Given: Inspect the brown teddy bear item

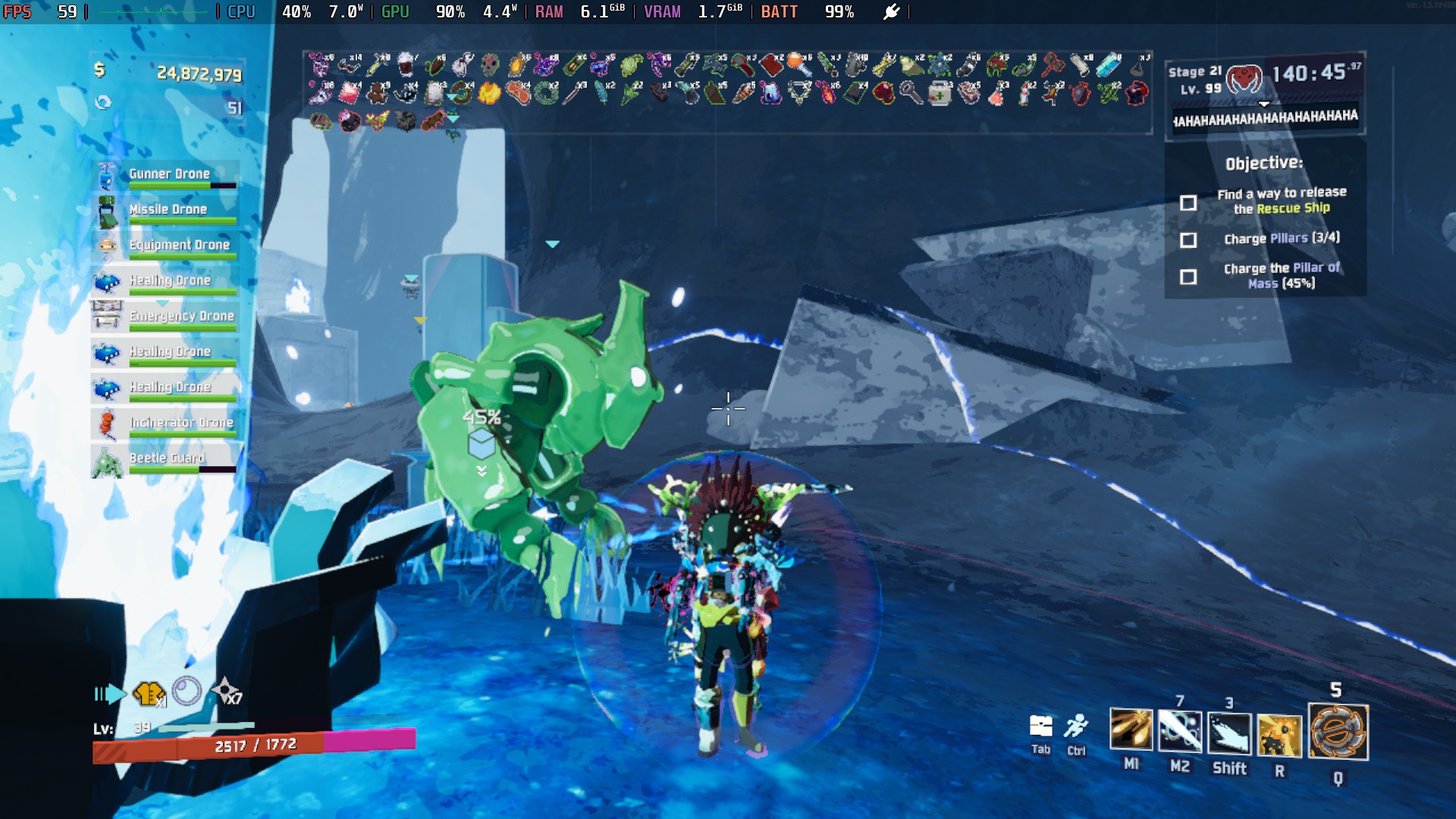Looking at the screenshot, I should pyautogui.click(x=377, y=93).
